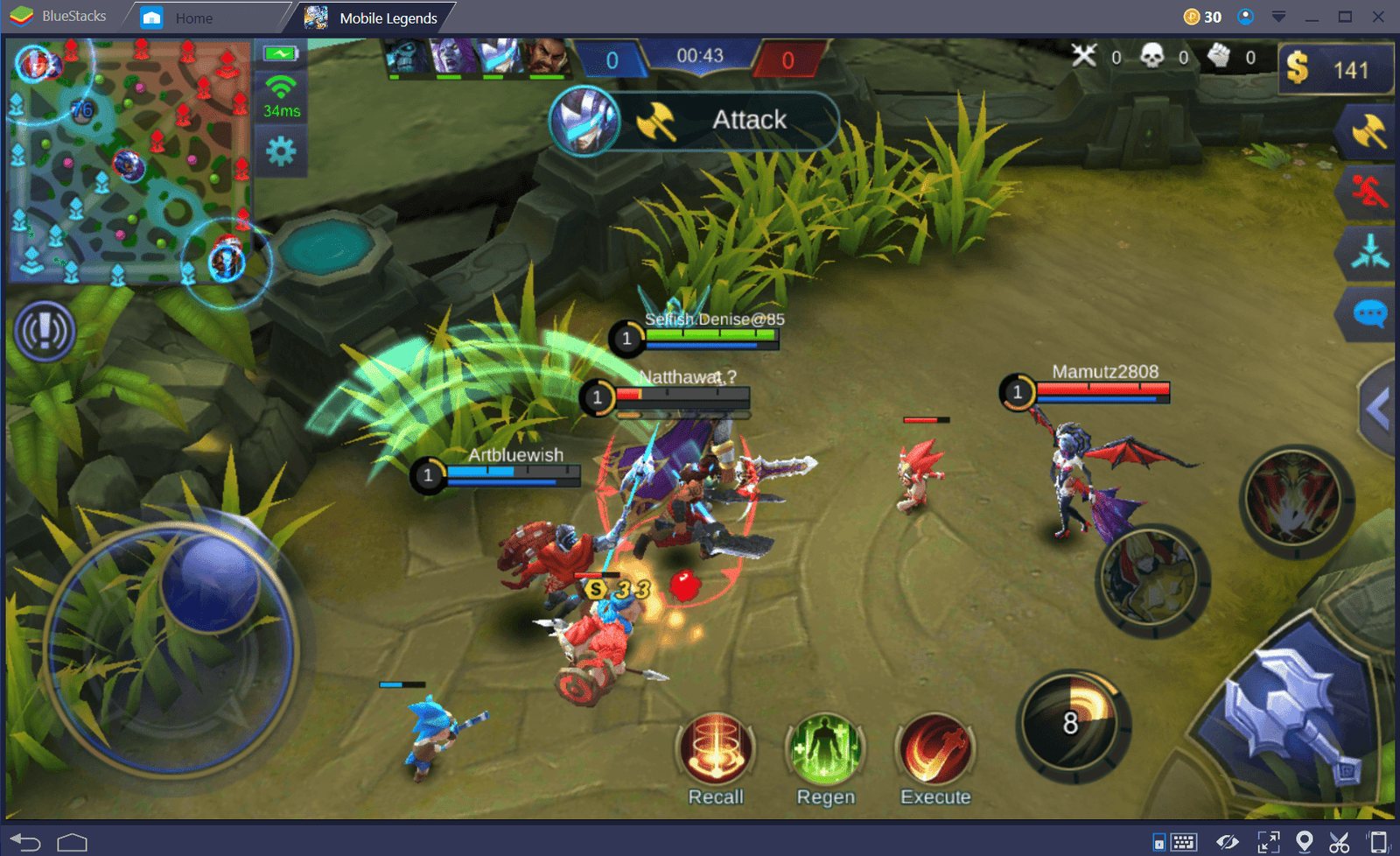Tap the exclamation alert signal button

45,331
